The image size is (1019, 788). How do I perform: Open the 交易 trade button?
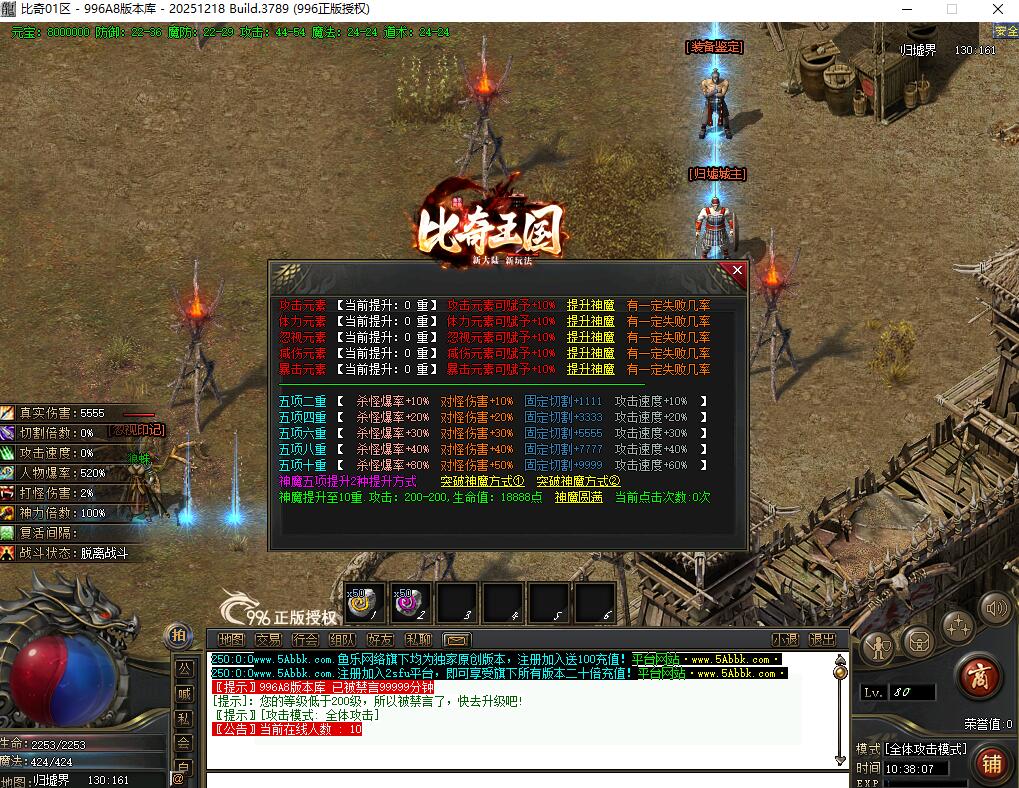tap(268, 639)
